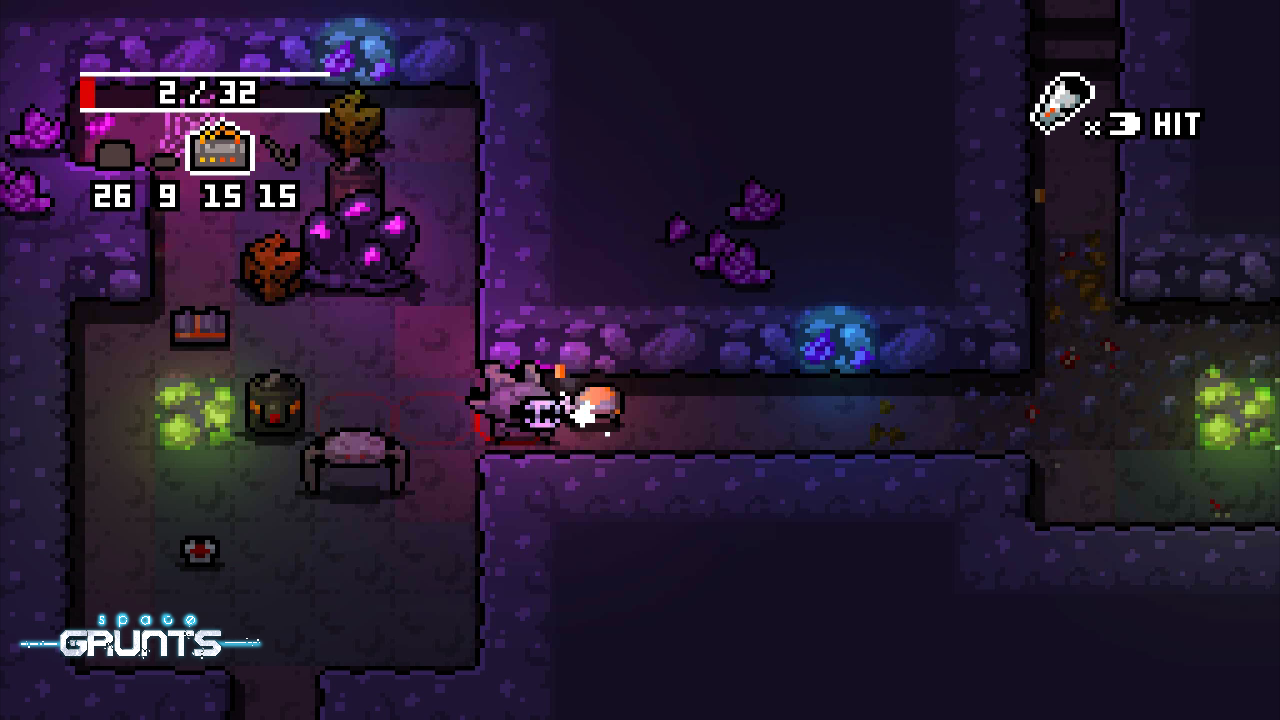Select the grenade weapon slot

[115, 155]
